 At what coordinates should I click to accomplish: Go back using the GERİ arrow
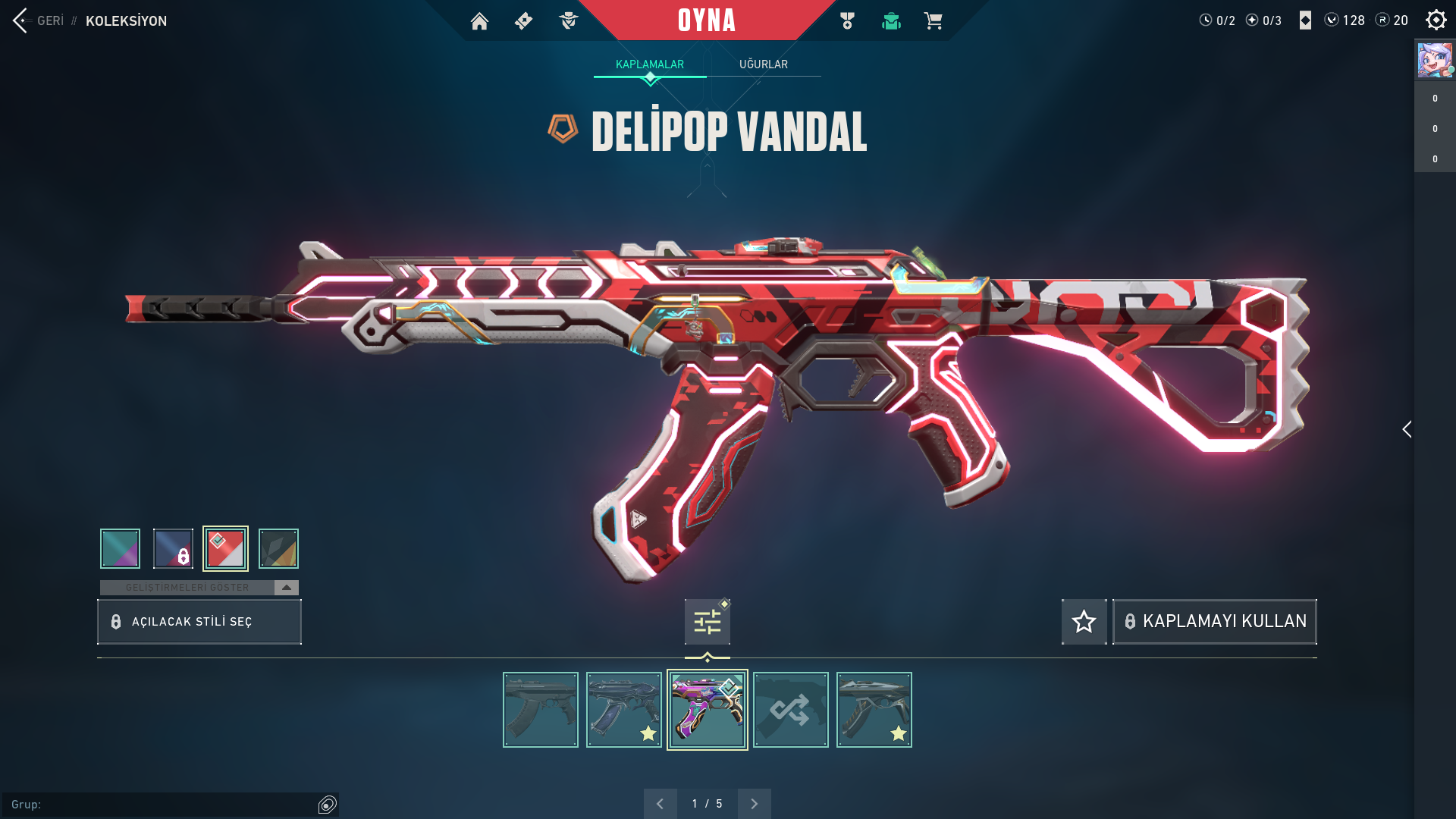21,20
